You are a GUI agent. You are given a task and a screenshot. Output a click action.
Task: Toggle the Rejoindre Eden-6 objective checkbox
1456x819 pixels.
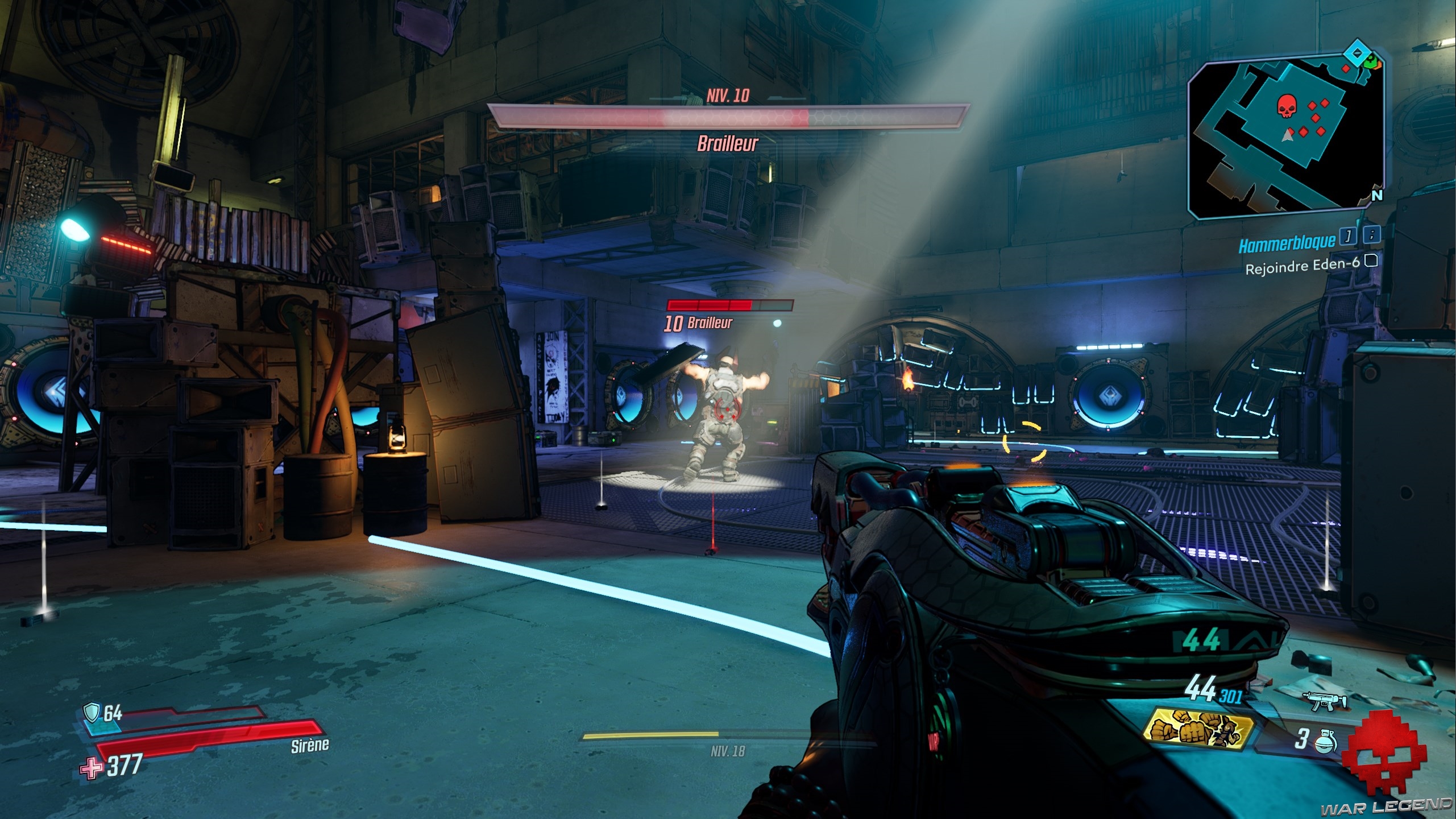(1371, 261)
